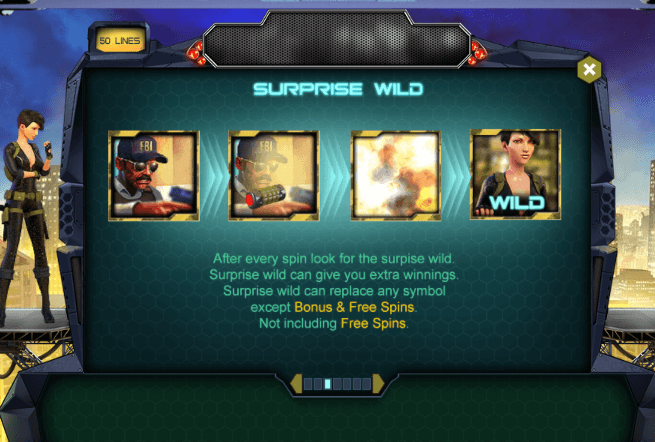Image resolution: width=655 pixels, height=442 pixels.
Task: Click the 50 Lines badge
Action: pos(121,41)
